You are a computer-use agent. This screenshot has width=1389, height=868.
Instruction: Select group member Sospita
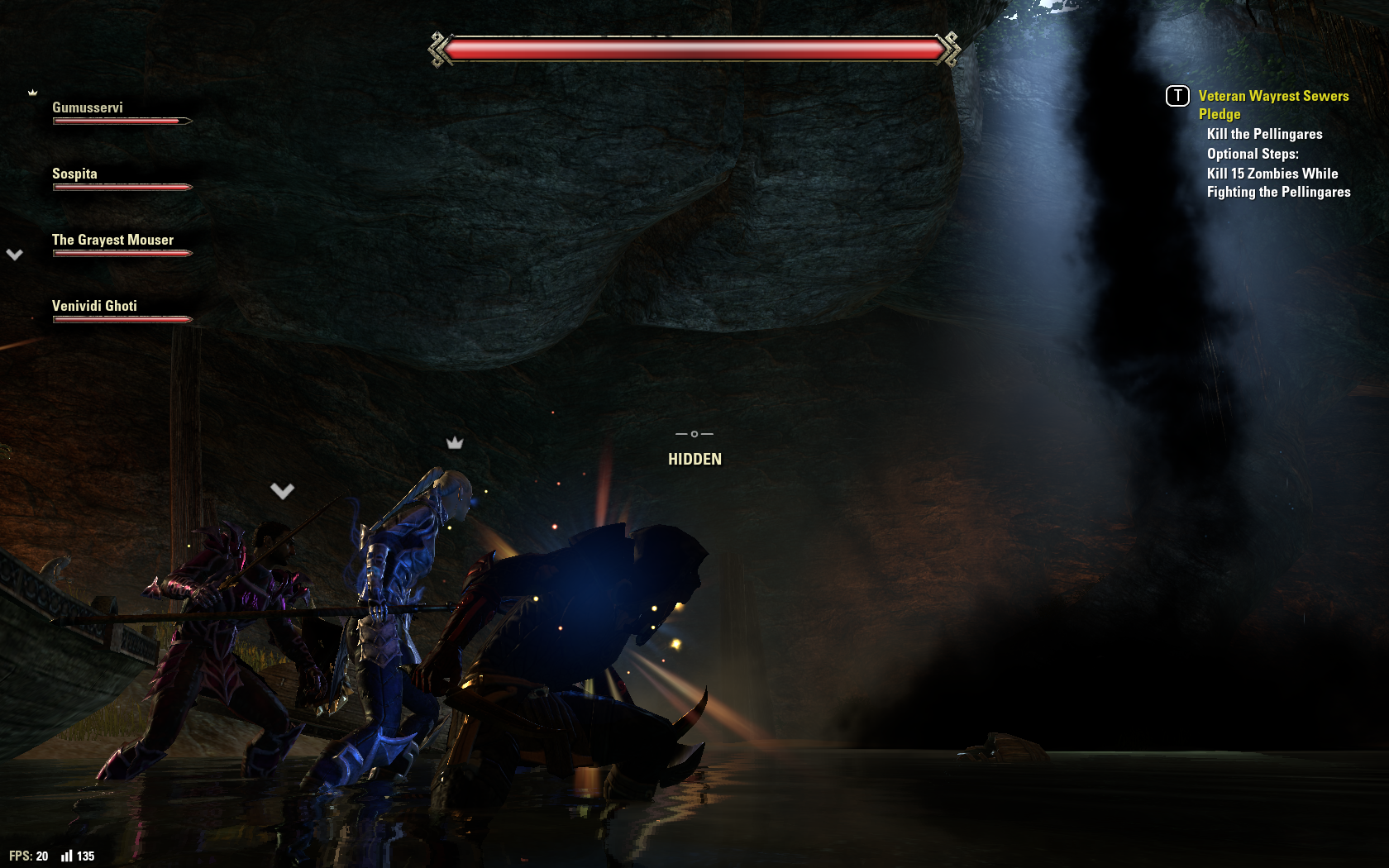(74, 174)
